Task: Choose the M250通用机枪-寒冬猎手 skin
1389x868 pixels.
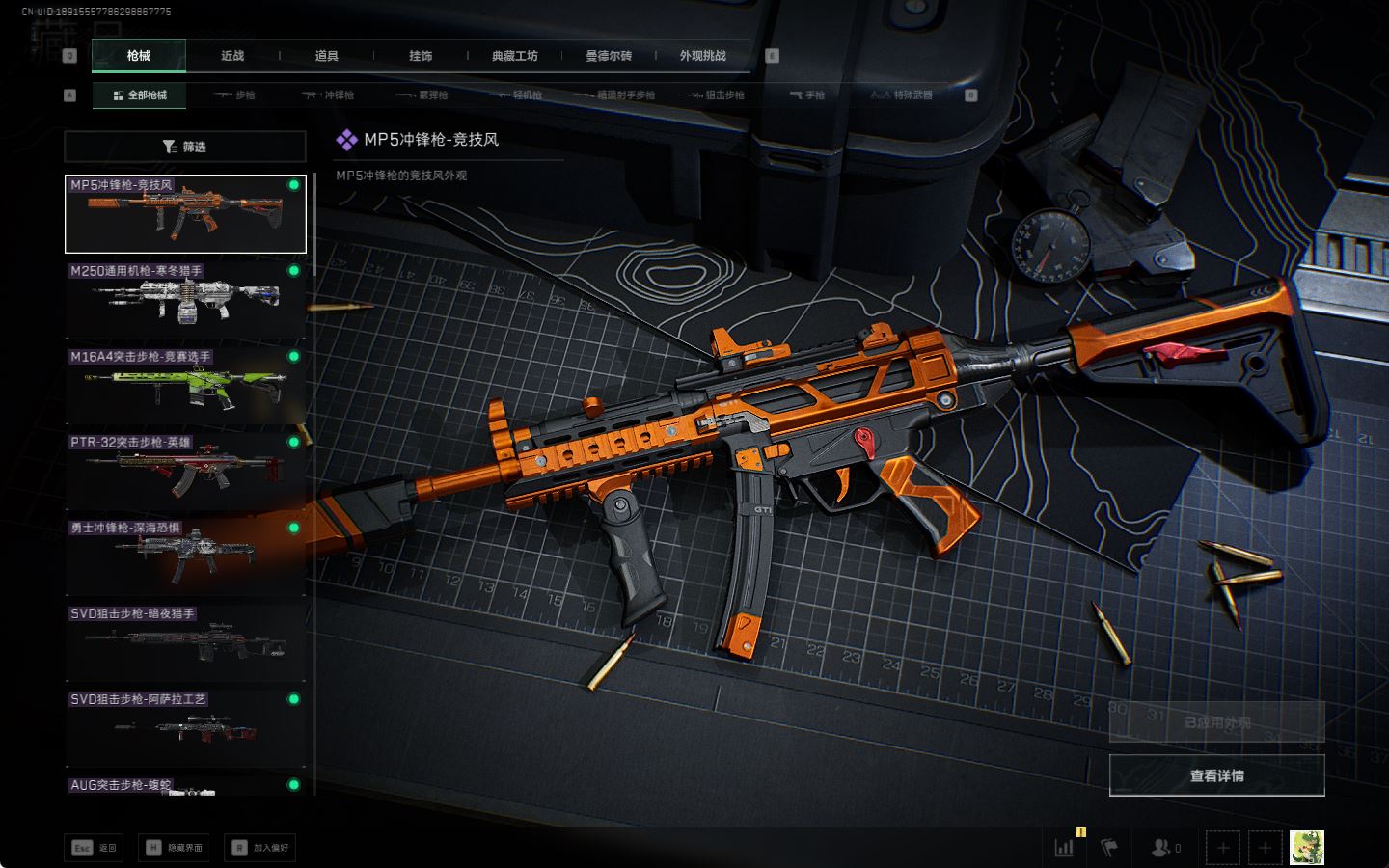Action: coord(185,300)
